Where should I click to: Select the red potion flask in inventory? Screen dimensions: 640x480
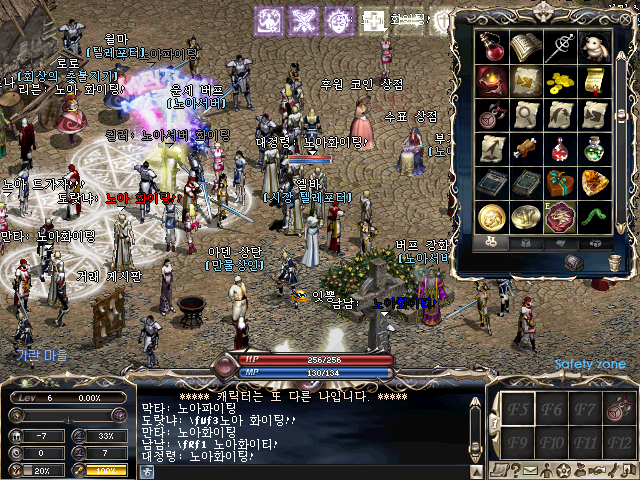492,46
